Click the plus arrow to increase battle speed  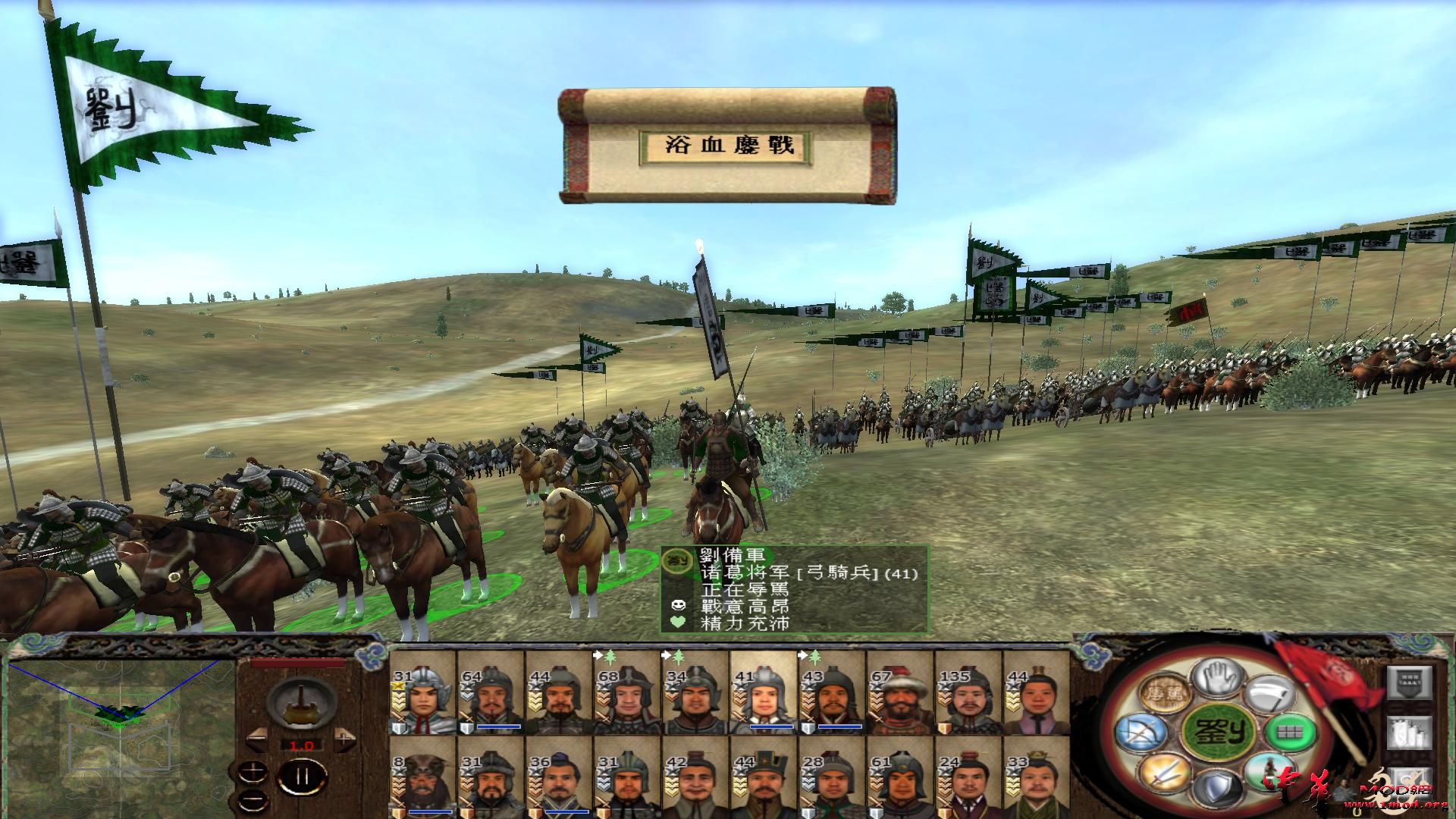click(x=345, y=738)
